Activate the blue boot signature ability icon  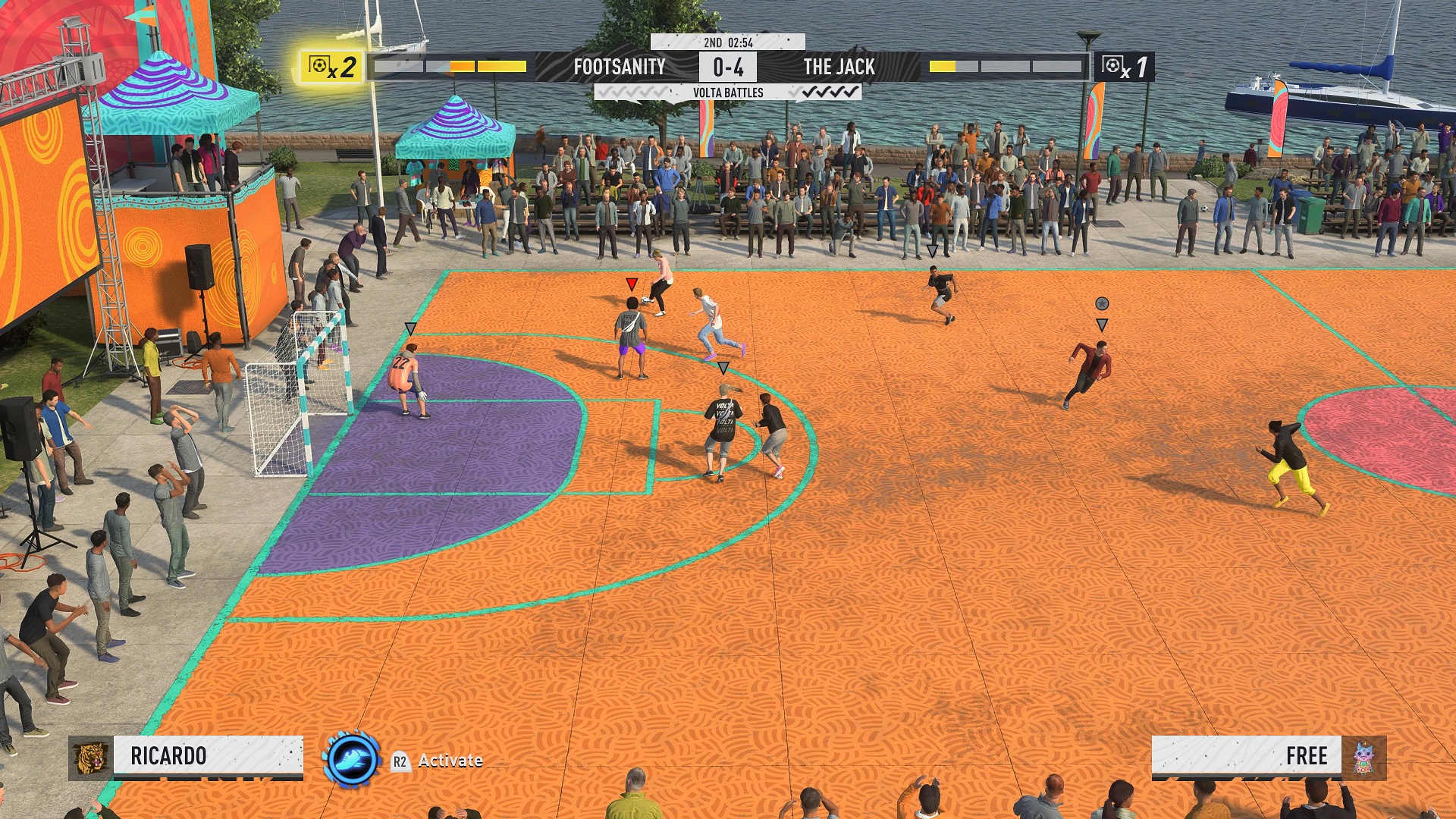[x=351, y=758]
